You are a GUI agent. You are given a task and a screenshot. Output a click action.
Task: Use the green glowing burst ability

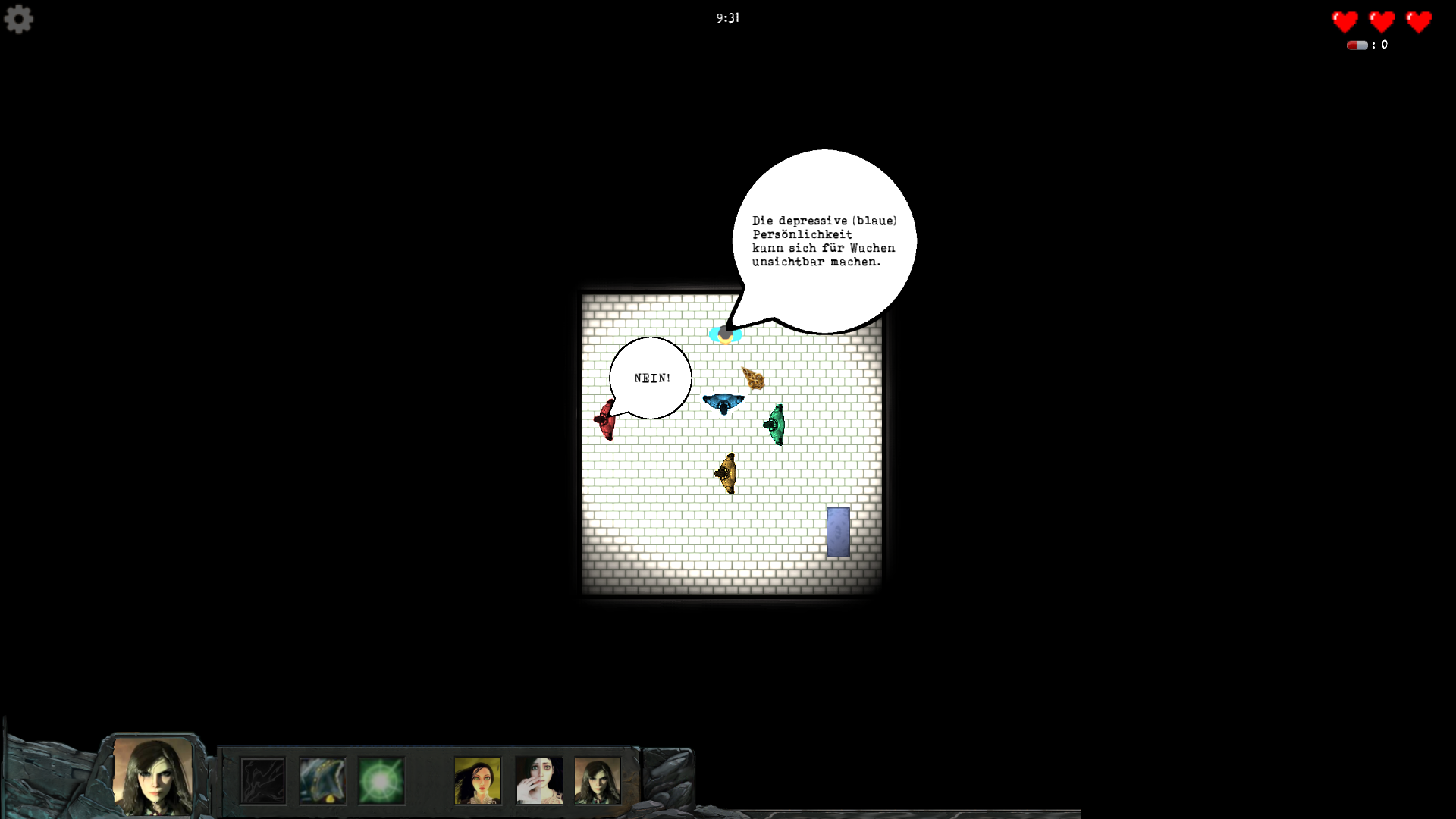381,780
